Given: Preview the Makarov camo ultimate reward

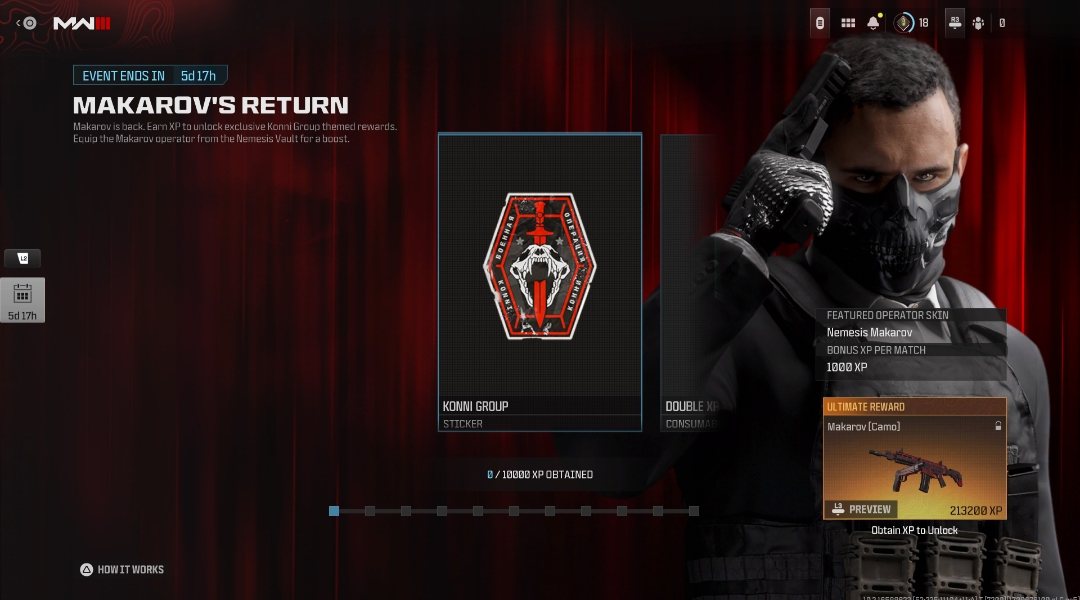Looking at the screenshot, I should [861, 509].
